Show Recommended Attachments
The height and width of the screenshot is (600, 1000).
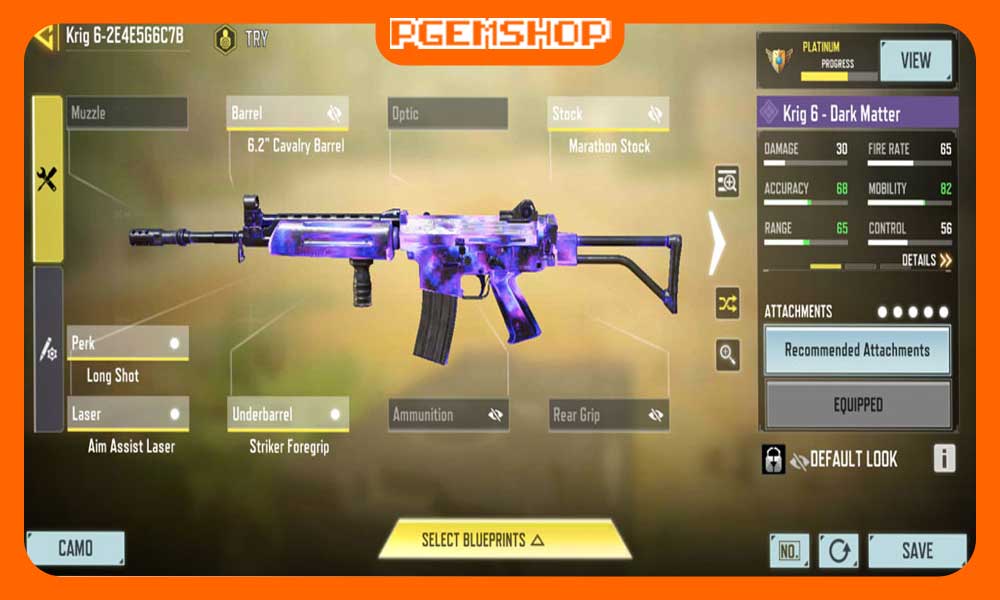coord(857,350)
